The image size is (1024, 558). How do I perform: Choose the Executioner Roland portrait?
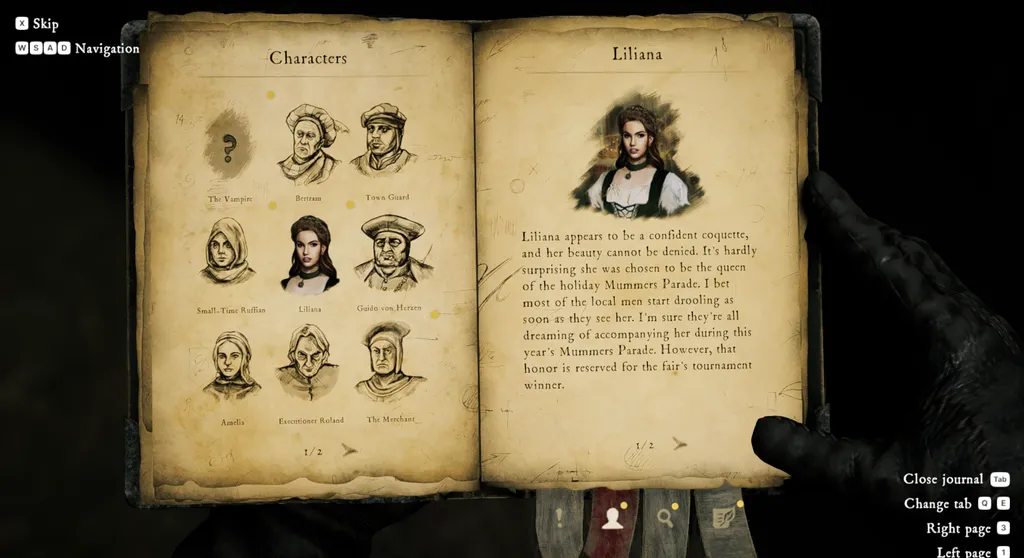(x=310, y=365)
